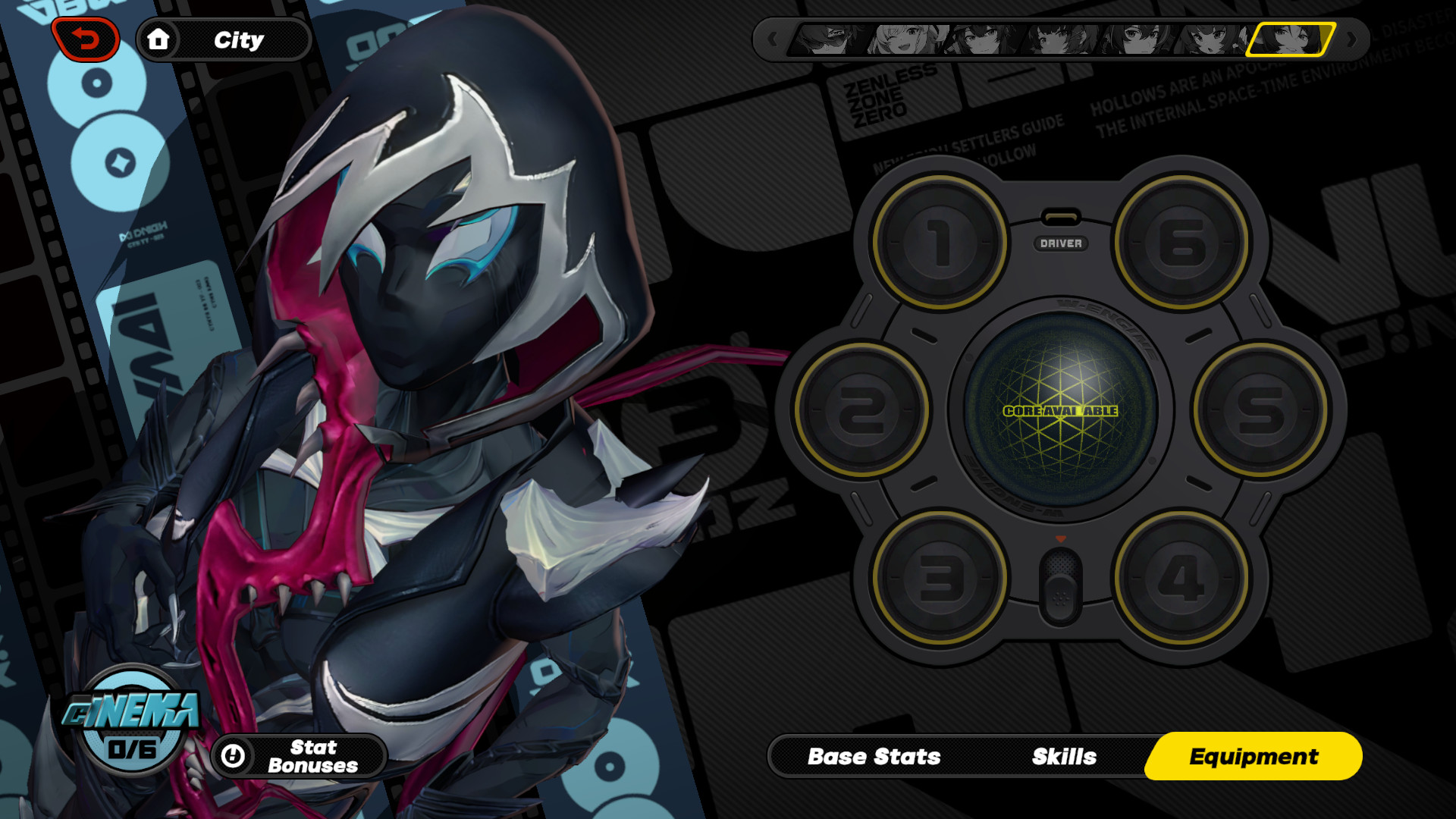This screenshot has height=819, width=1456.
Task: Return to City using the City button
Action: [239, 39]
